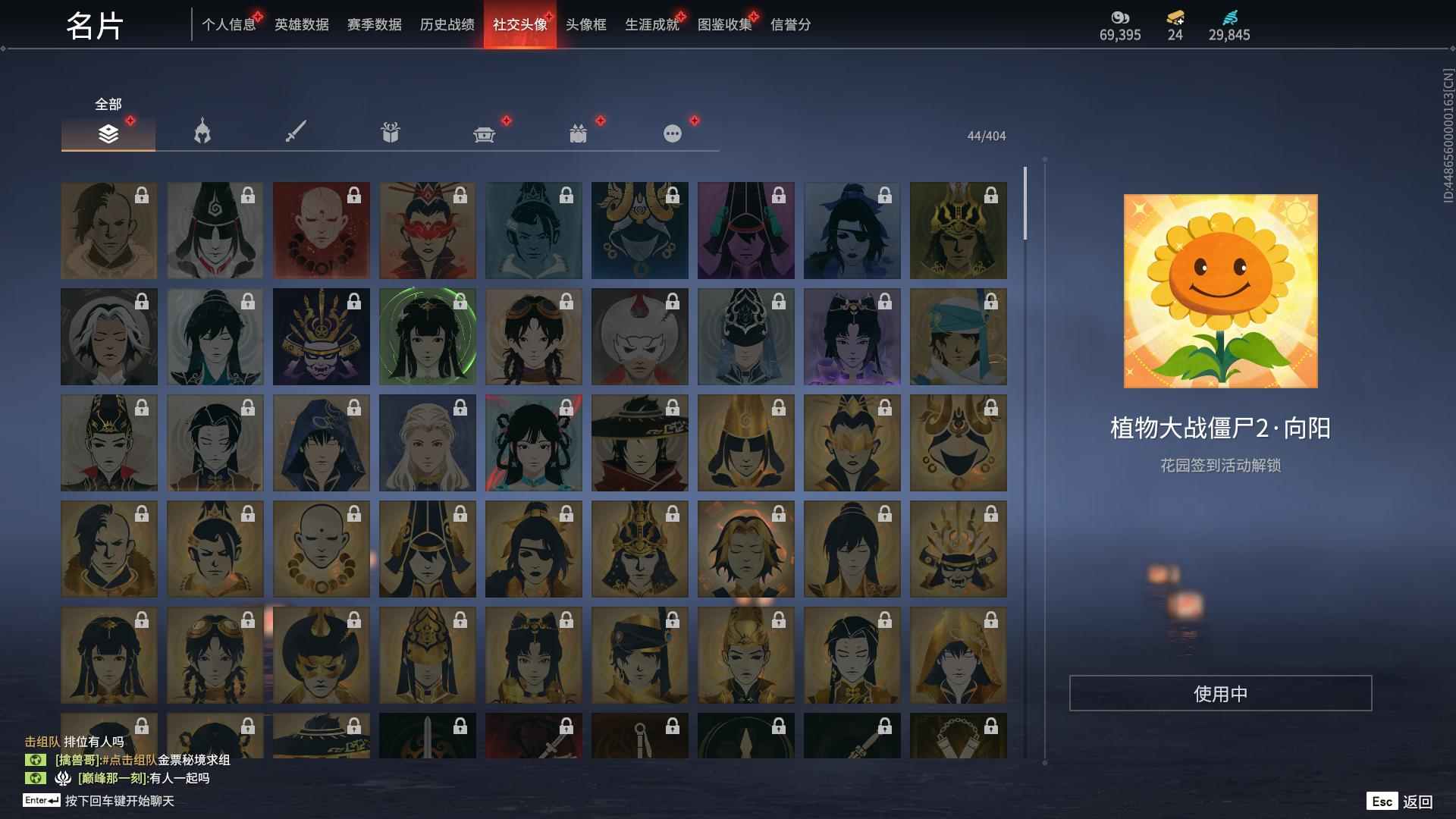Select the stacked-layers all-avatars filter icon
The height and width of the screenshot is (819, 1456).
tap(108, 133)
